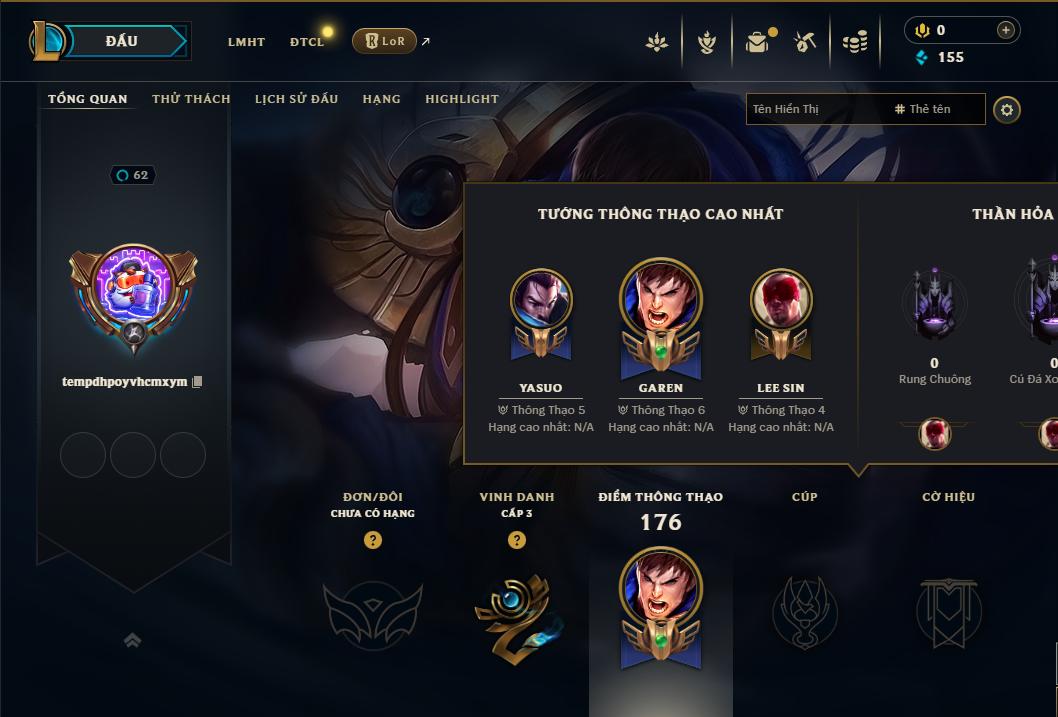Copy the summoner name tempdhpoyvhcmxym
This screenshot has width=1058, height=717.
[x=197, y=382]
